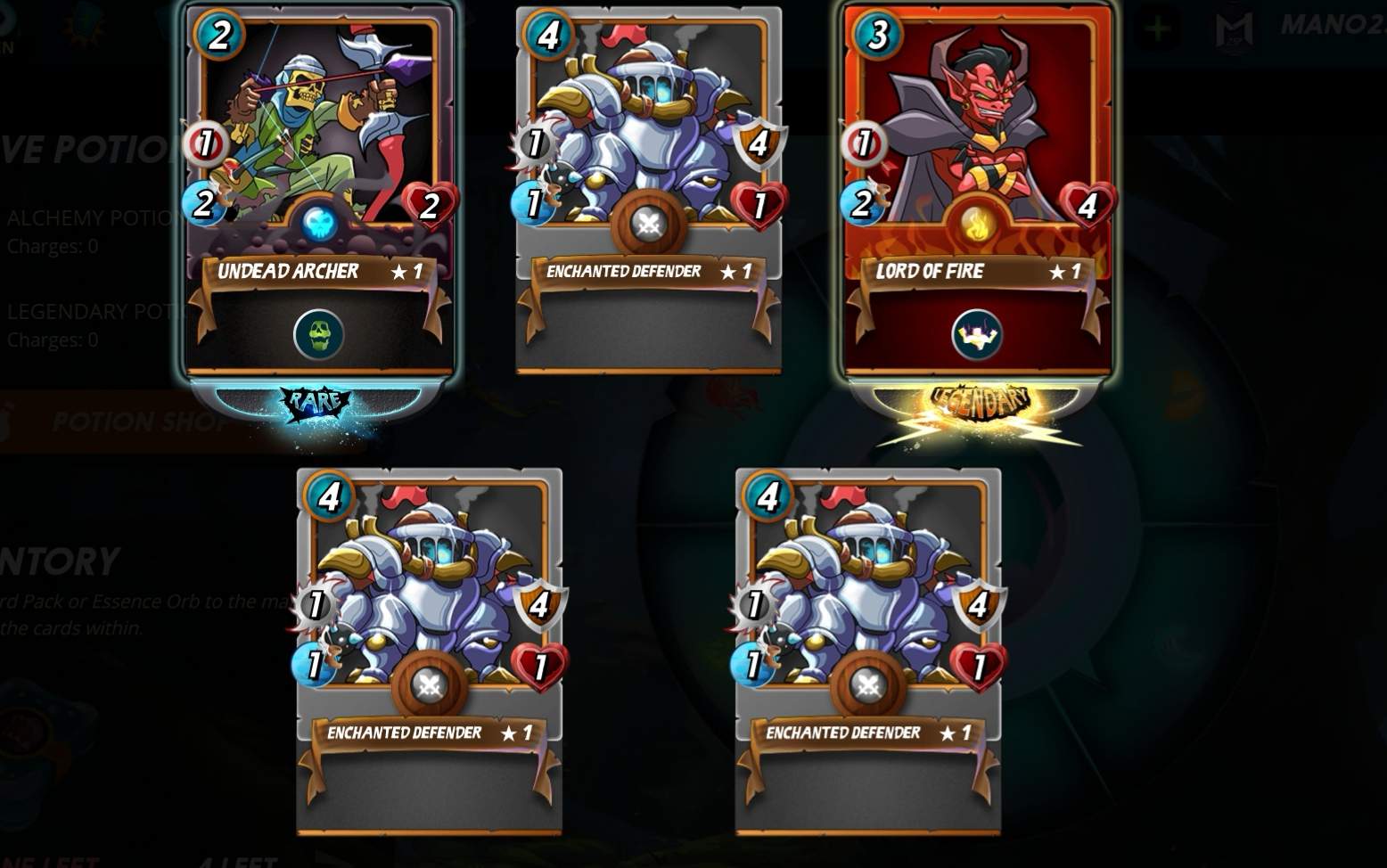1387x868 pixels.
Task: Click the plus button in the top bar
Action: (x=1157, y=29)
